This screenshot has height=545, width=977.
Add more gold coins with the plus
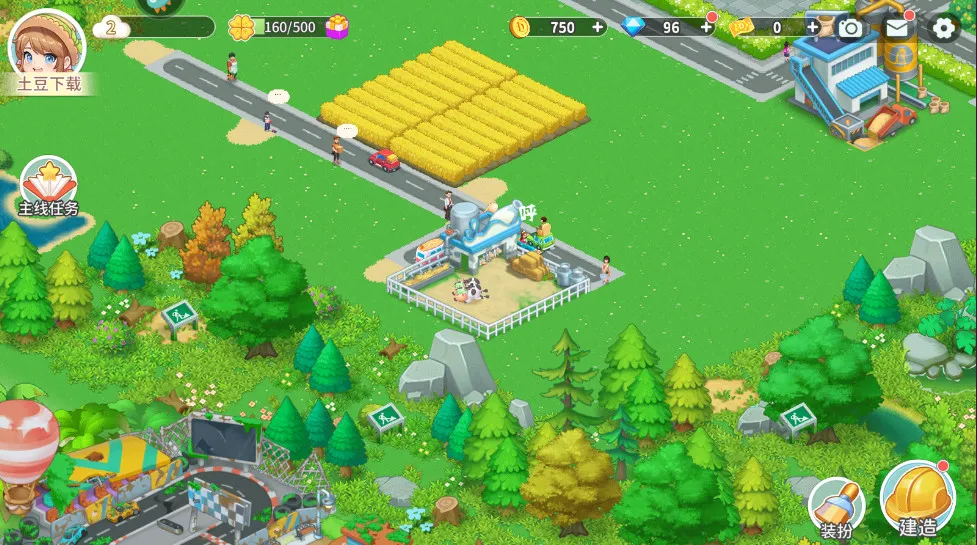click(x=598, y=27)
